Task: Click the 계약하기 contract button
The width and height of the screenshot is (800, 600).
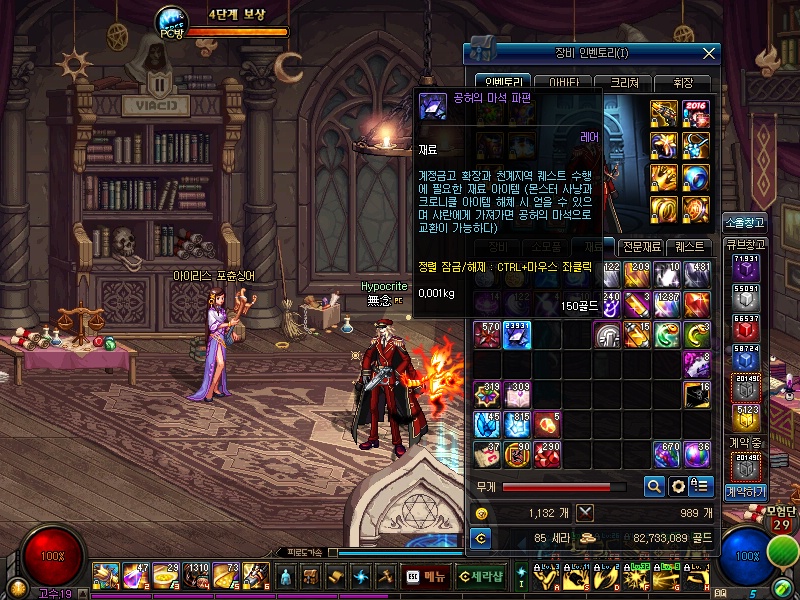Action: click(745, 492)
